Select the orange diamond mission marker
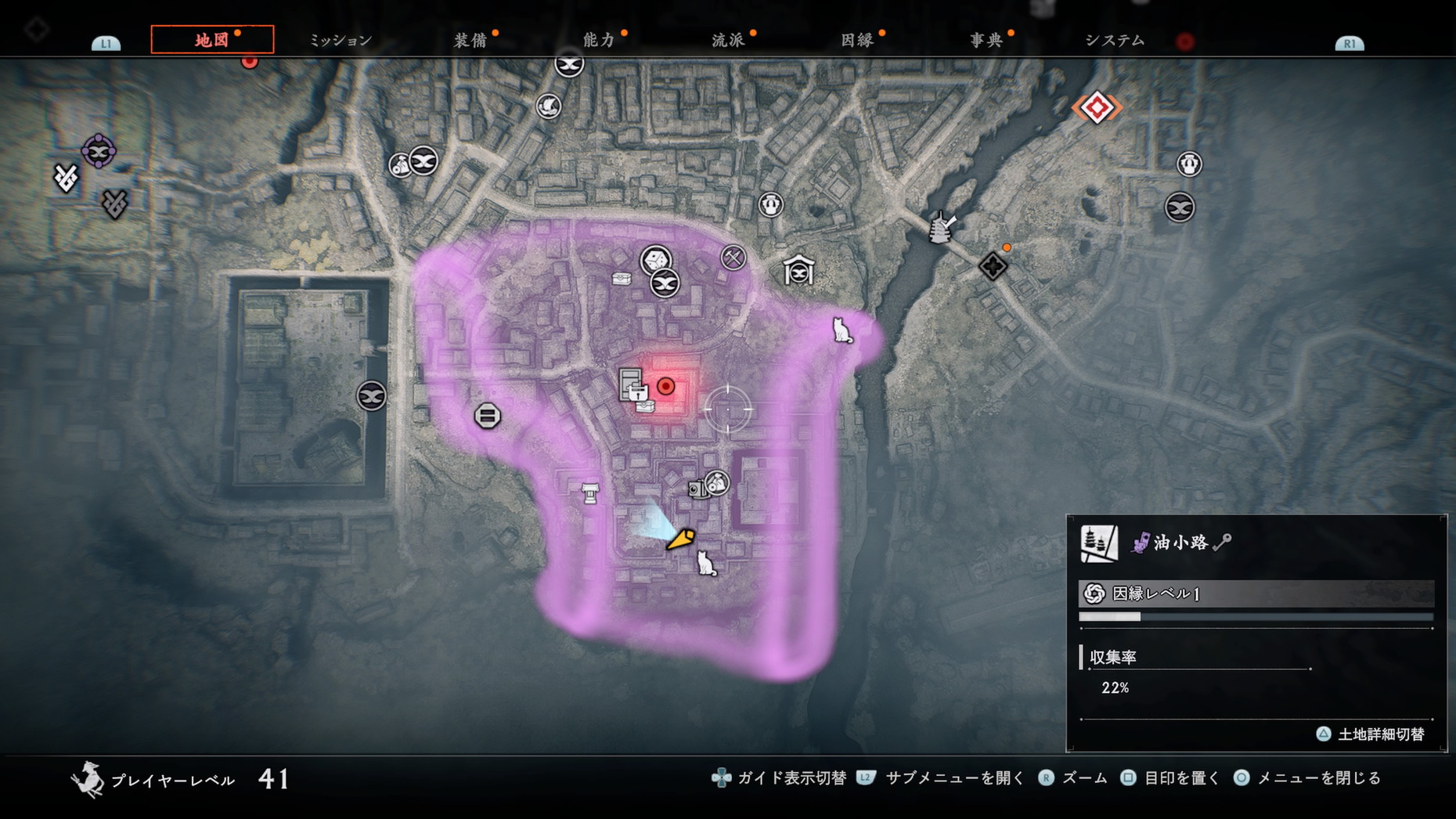The image size is (1456, 819). click(1096, 108)
